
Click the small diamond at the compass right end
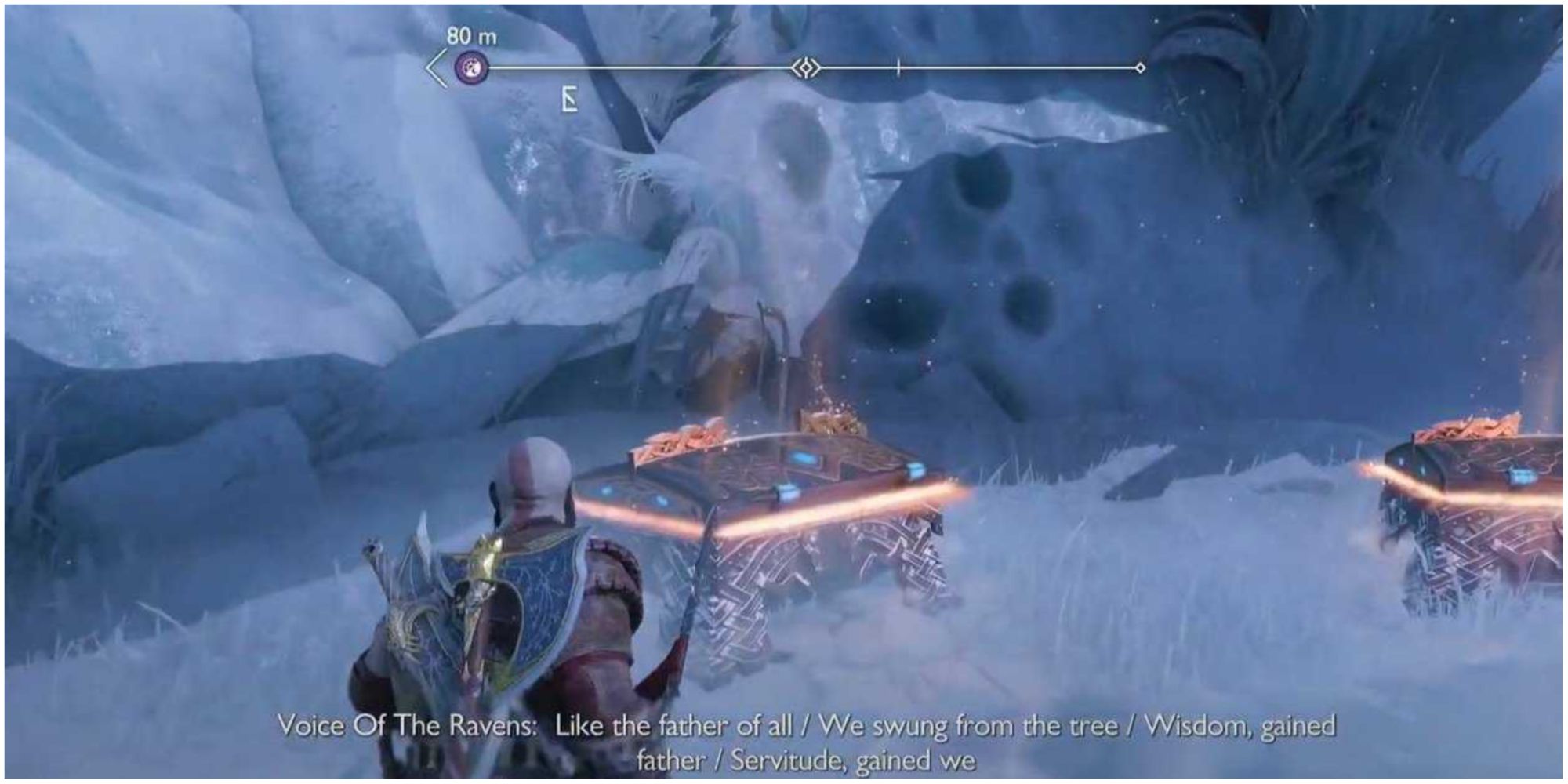point(1138,67)
